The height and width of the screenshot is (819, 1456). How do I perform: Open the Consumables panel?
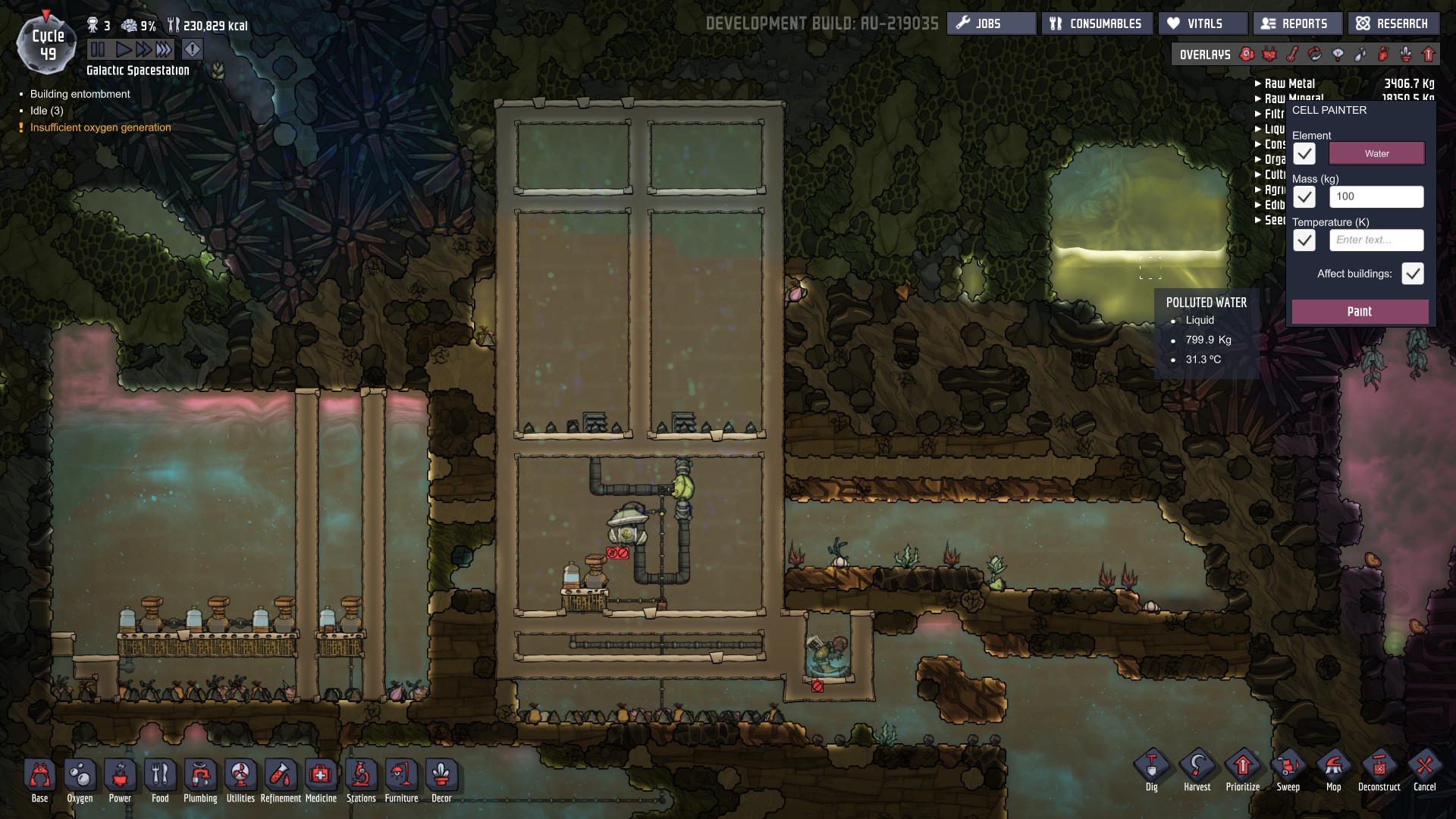tap(1097, 24)
